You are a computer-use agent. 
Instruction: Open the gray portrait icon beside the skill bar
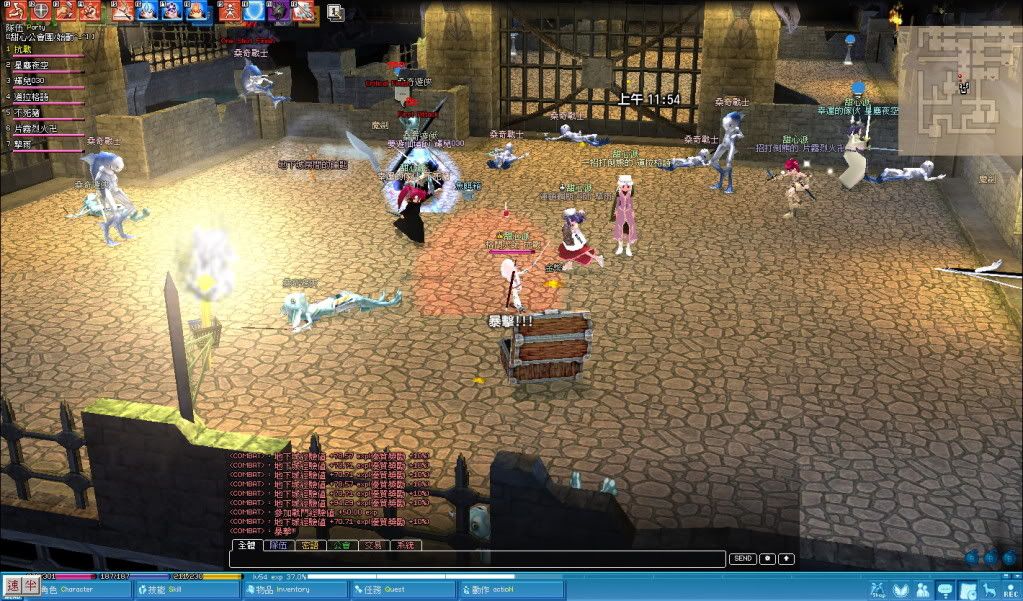(335, 12)
